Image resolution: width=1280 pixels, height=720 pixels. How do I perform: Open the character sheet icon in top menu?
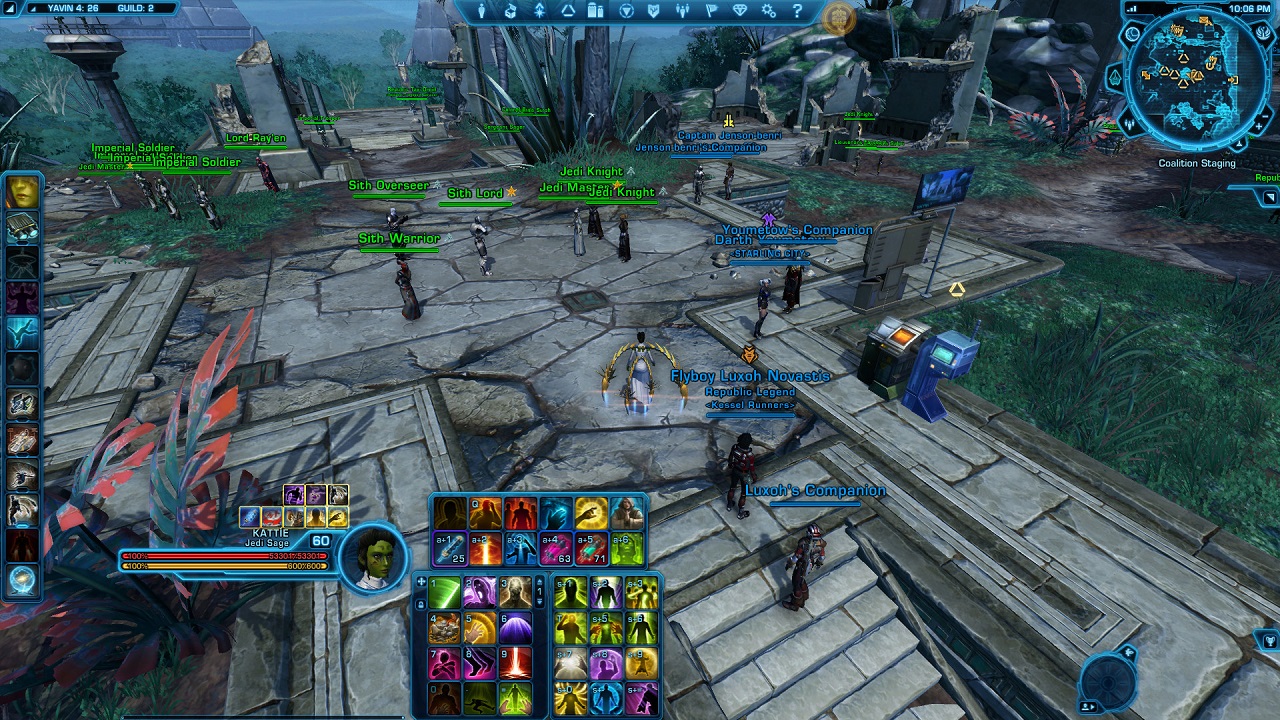482,11
